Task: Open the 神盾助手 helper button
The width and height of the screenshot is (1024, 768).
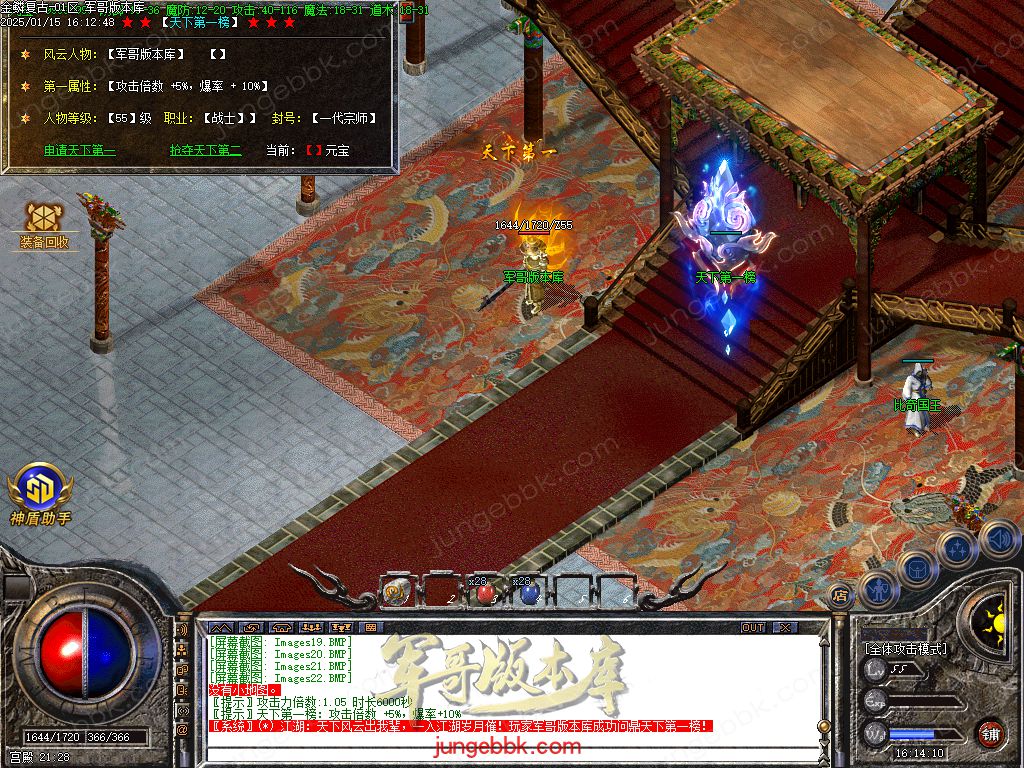Action: (x=39, y=493)
